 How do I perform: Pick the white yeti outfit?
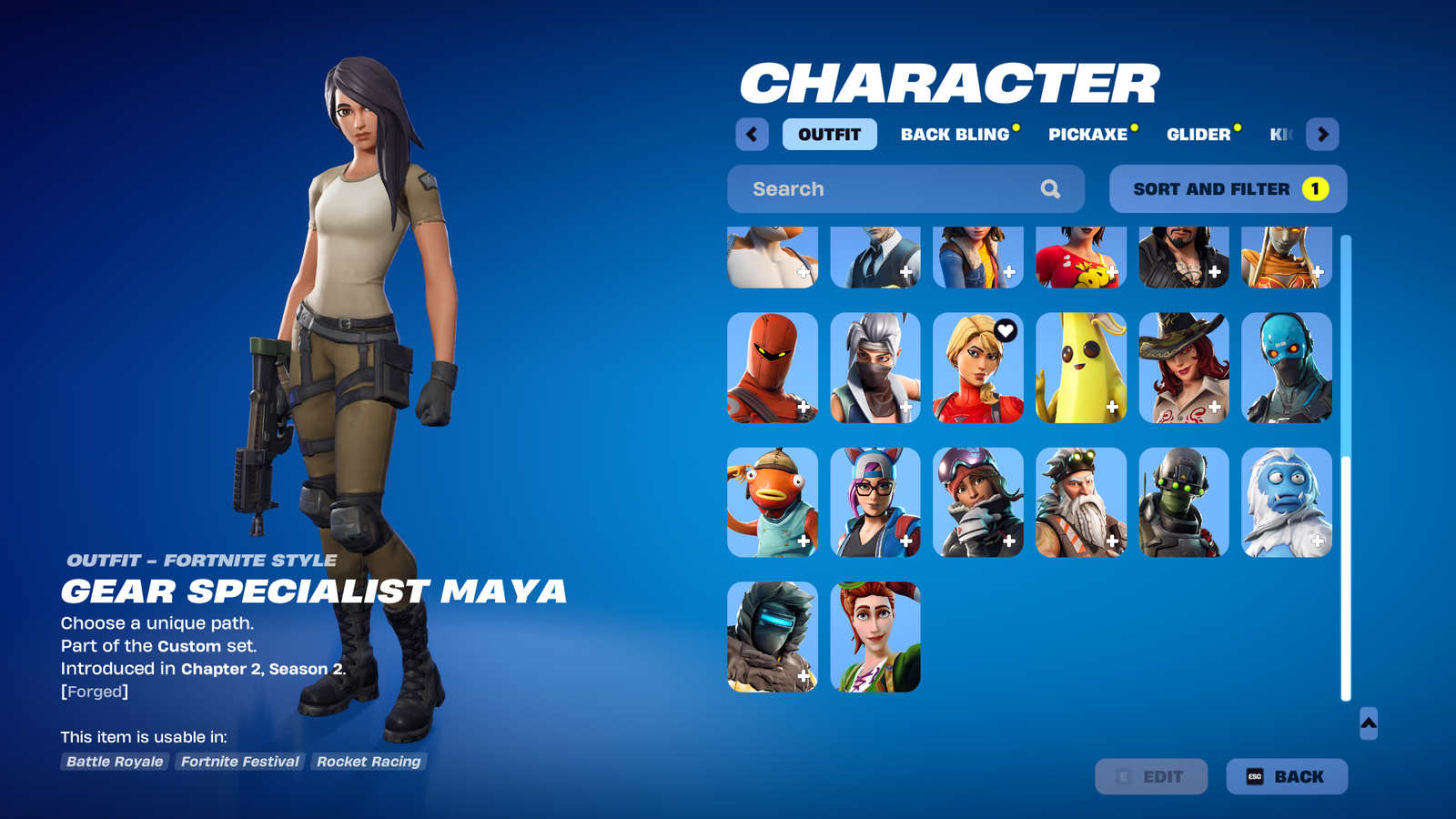pyautogui.click(x=1286, y=502)
